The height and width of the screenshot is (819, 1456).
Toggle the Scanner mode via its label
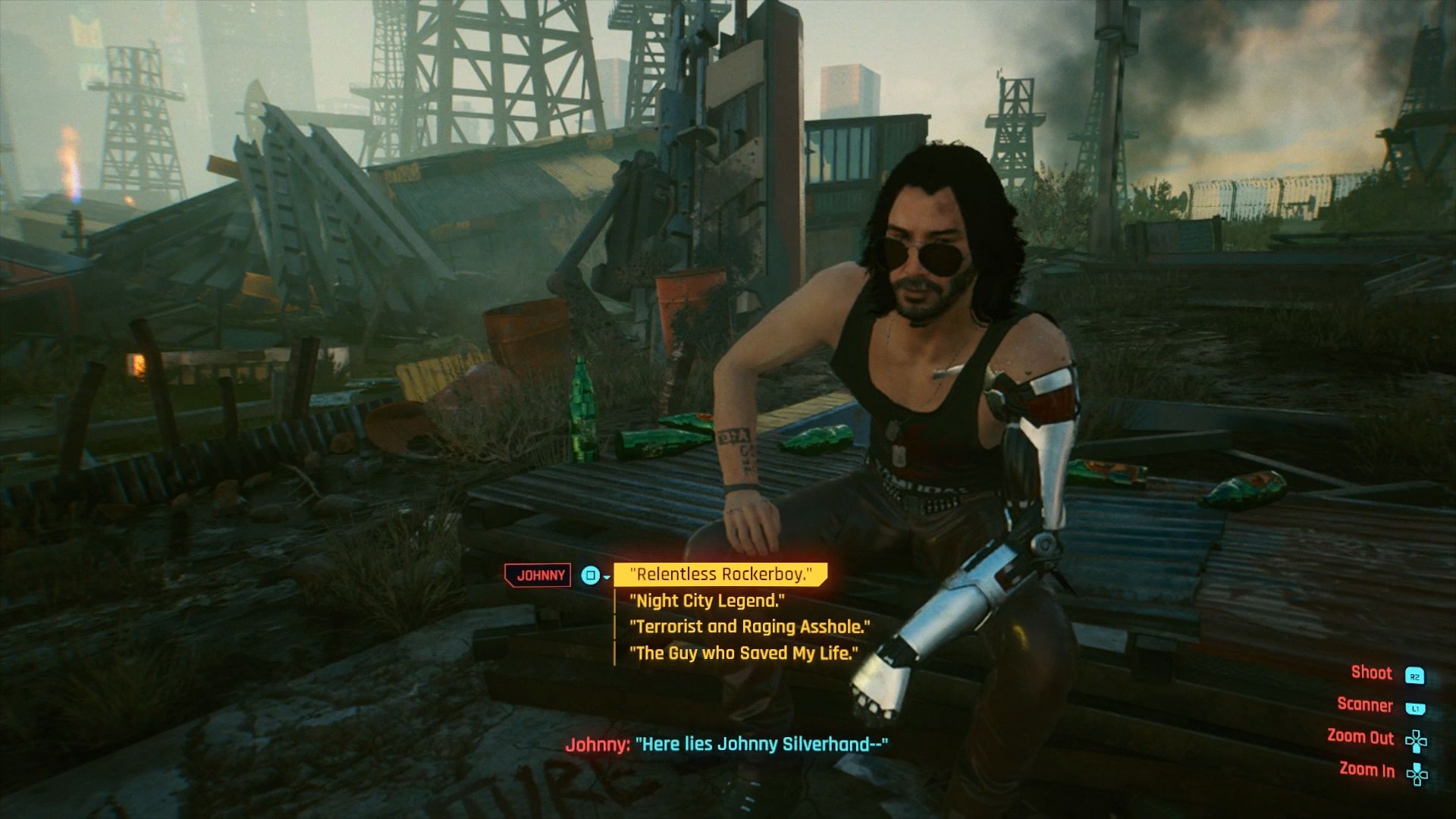[x=1365, y=705]
